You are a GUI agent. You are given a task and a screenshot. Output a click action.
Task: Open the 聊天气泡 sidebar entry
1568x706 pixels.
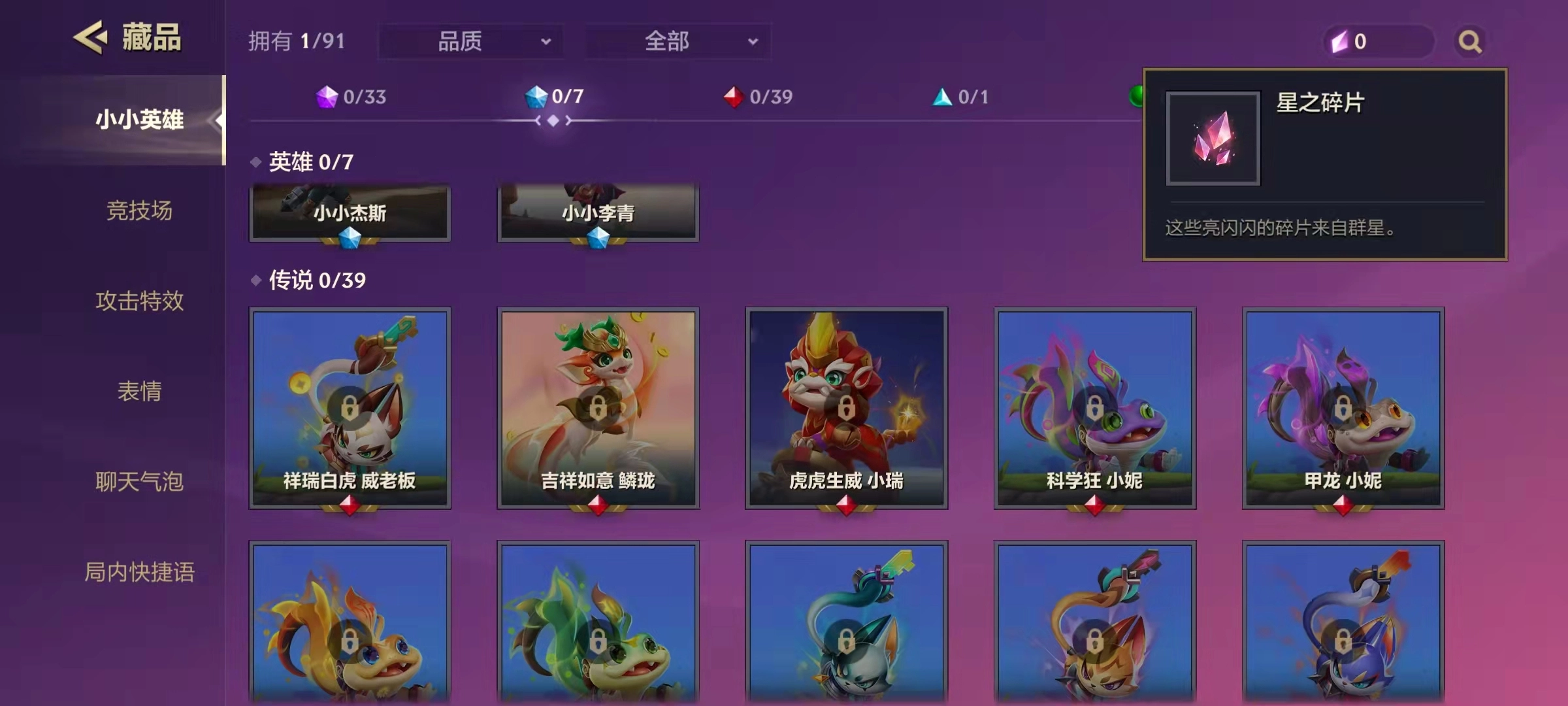(x=140, y=482)
